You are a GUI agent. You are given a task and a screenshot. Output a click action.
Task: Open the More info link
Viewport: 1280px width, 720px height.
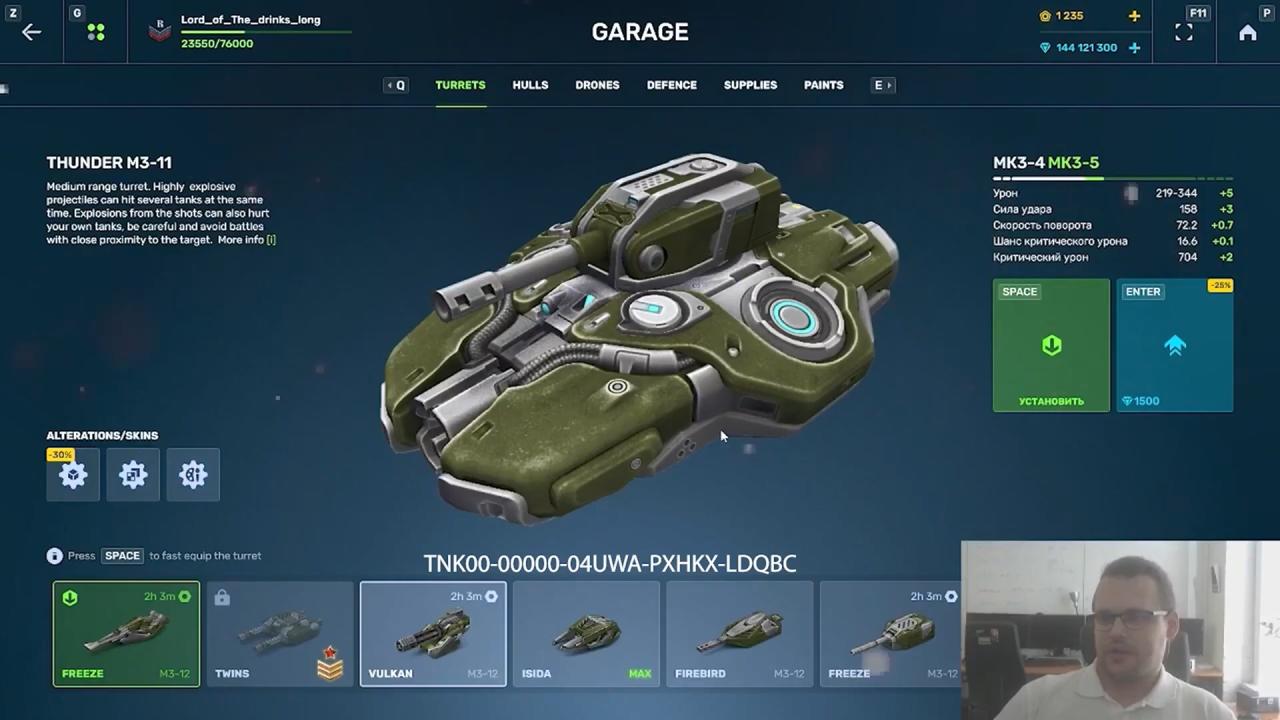coord(246,240)
